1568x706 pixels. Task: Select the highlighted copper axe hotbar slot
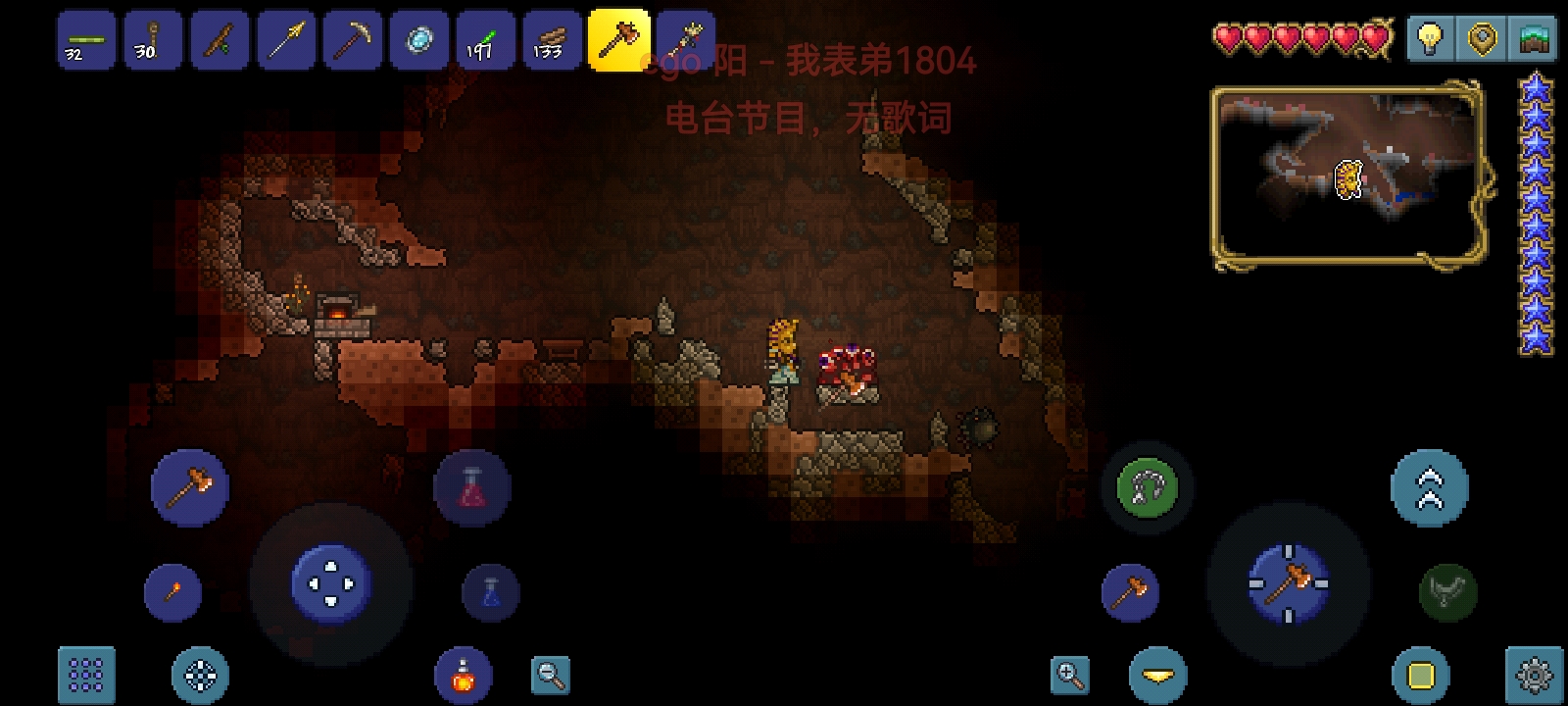click(x=618, y=40)
